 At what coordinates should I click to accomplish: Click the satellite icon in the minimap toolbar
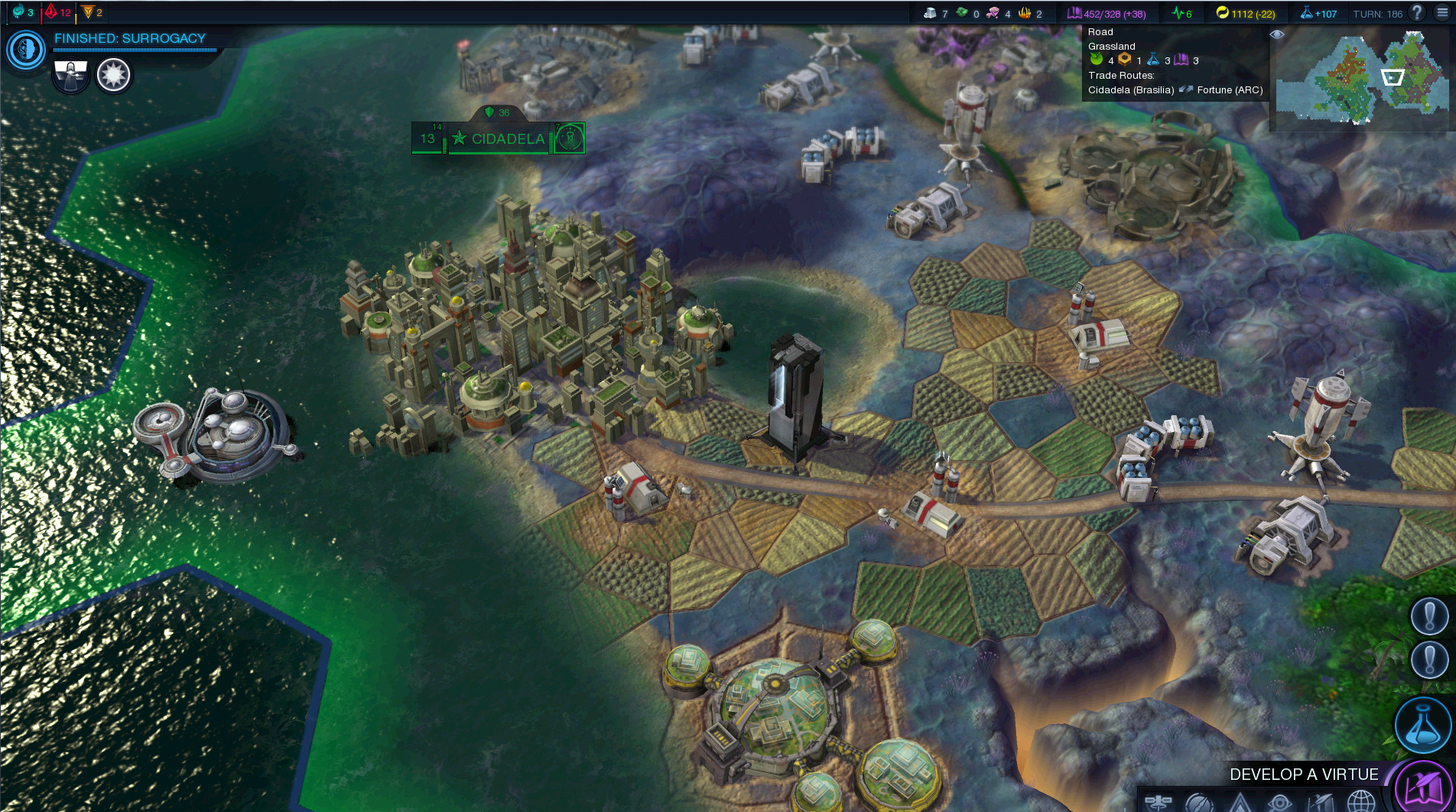1159,801
